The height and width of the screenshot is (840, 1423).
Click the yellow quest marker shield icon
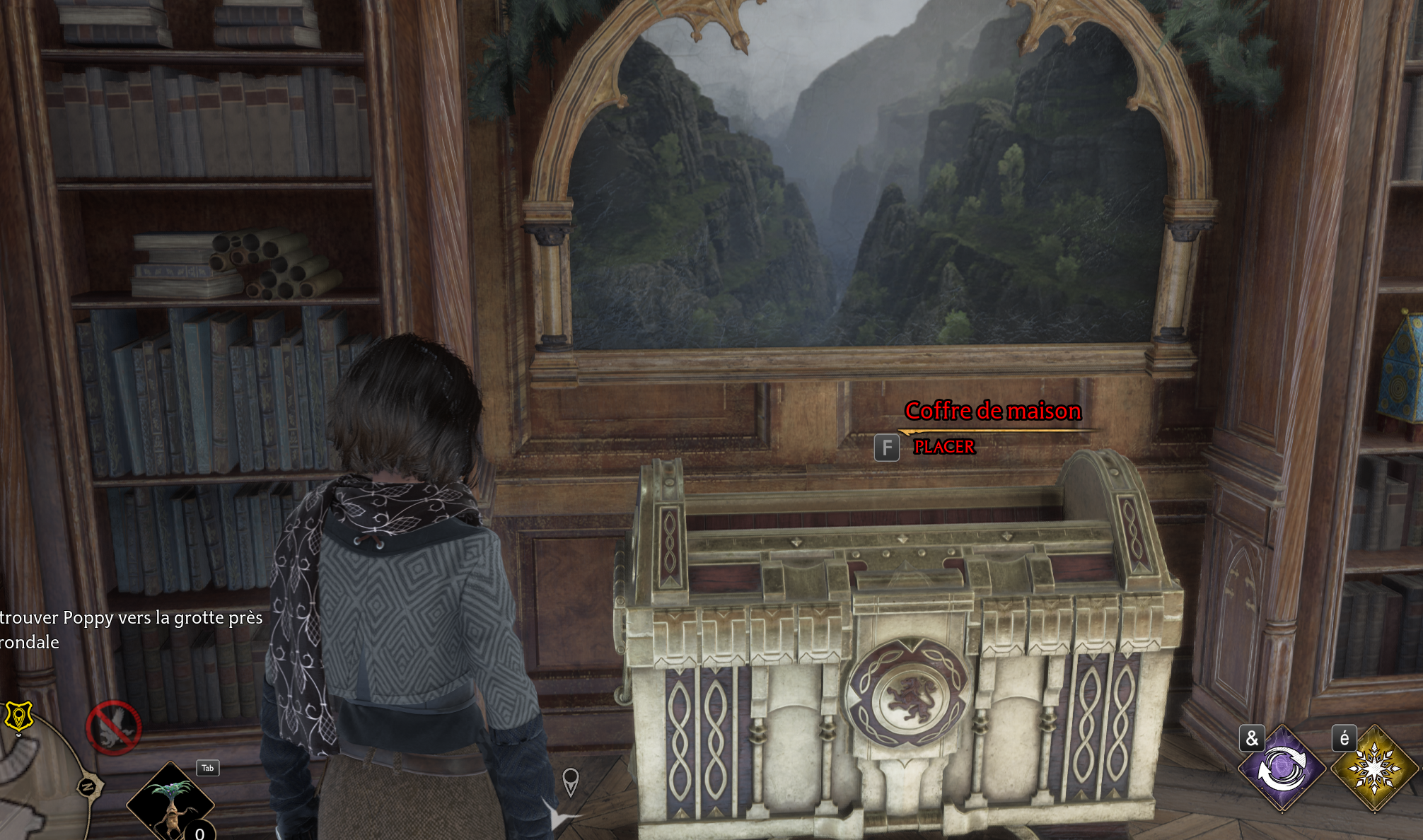(18, 716)
